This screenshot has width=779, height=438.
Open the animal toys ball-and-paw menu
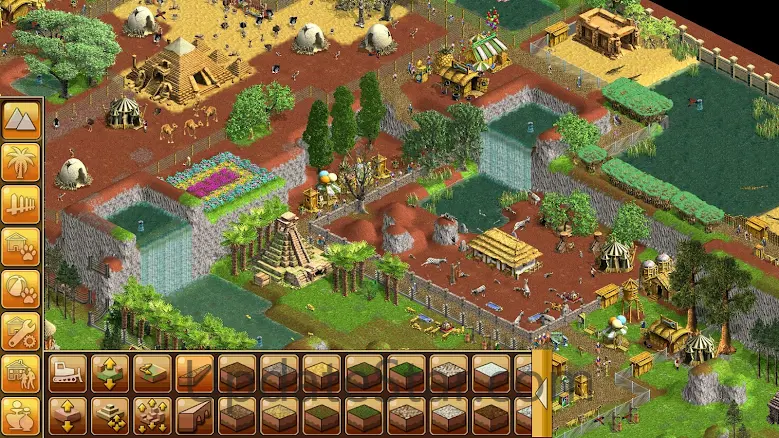[x=21, y=290]
